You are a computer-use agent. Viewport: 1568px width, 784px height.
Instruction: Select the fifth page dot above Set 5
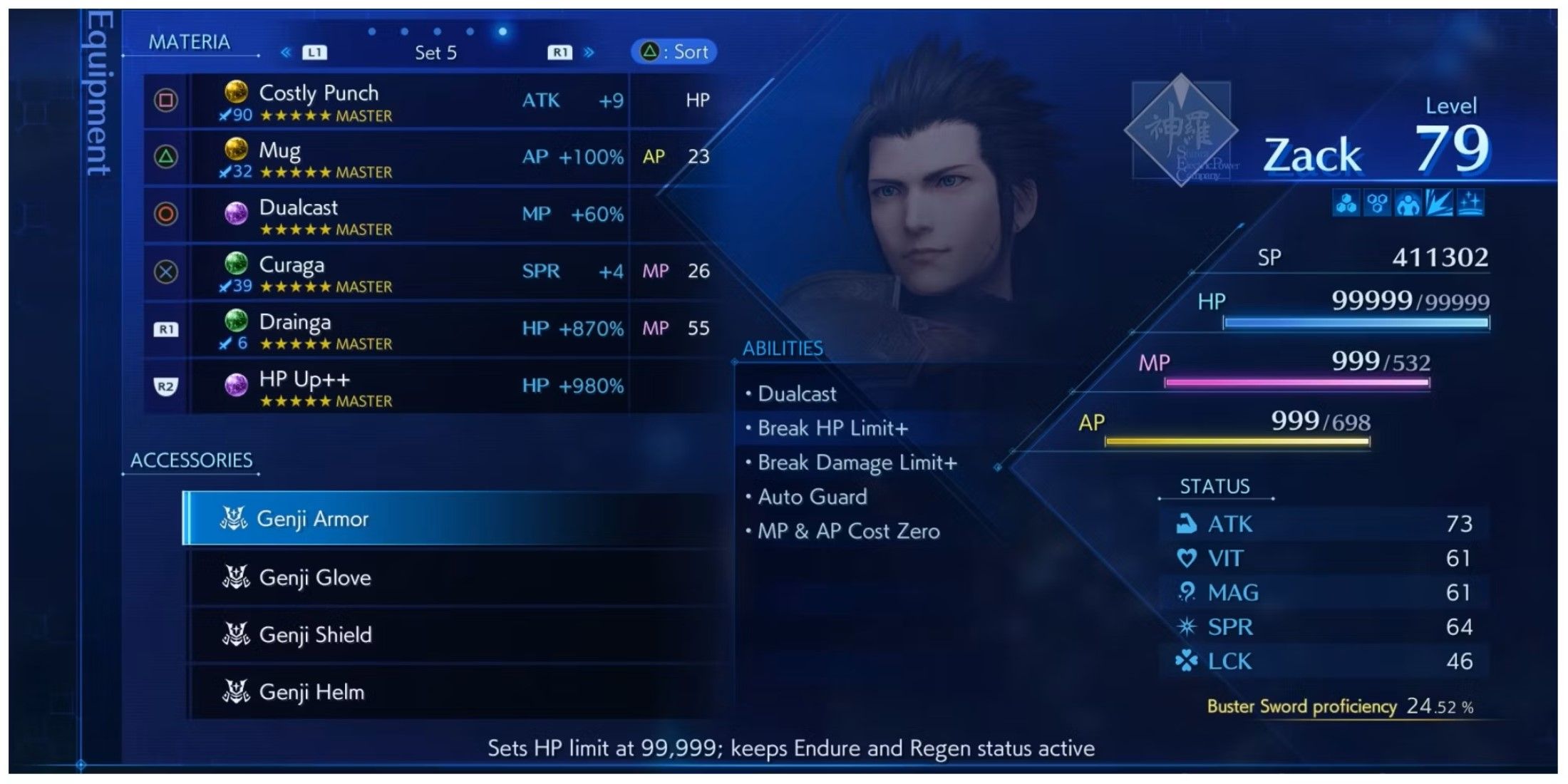coord(502,31)
